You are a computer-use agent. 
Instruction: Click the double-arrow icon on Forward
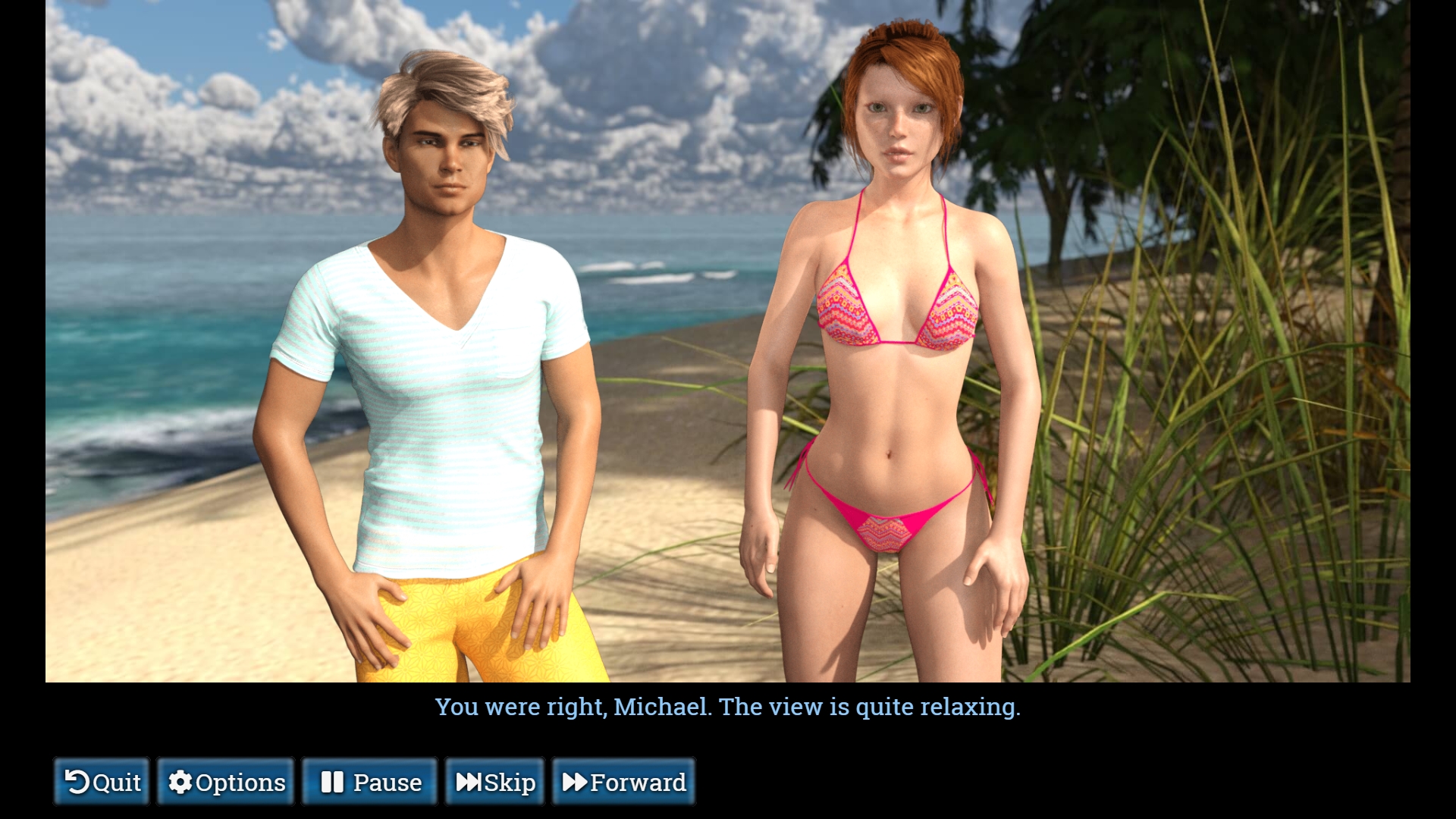pos(578,781)
